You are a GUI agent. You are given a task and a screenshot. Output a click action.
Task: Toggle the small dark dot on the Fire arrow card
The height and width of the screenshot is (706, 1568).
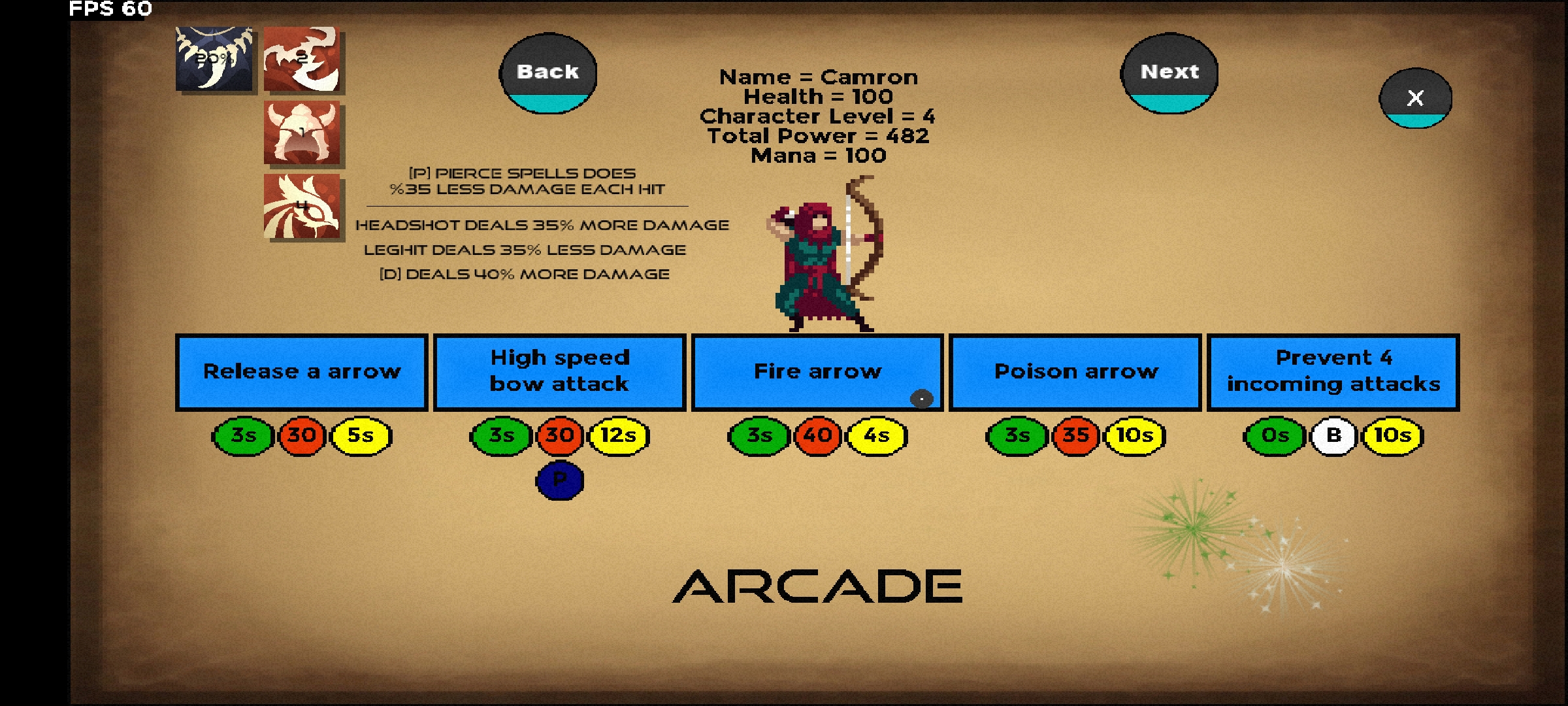click(x=921, y=399)
